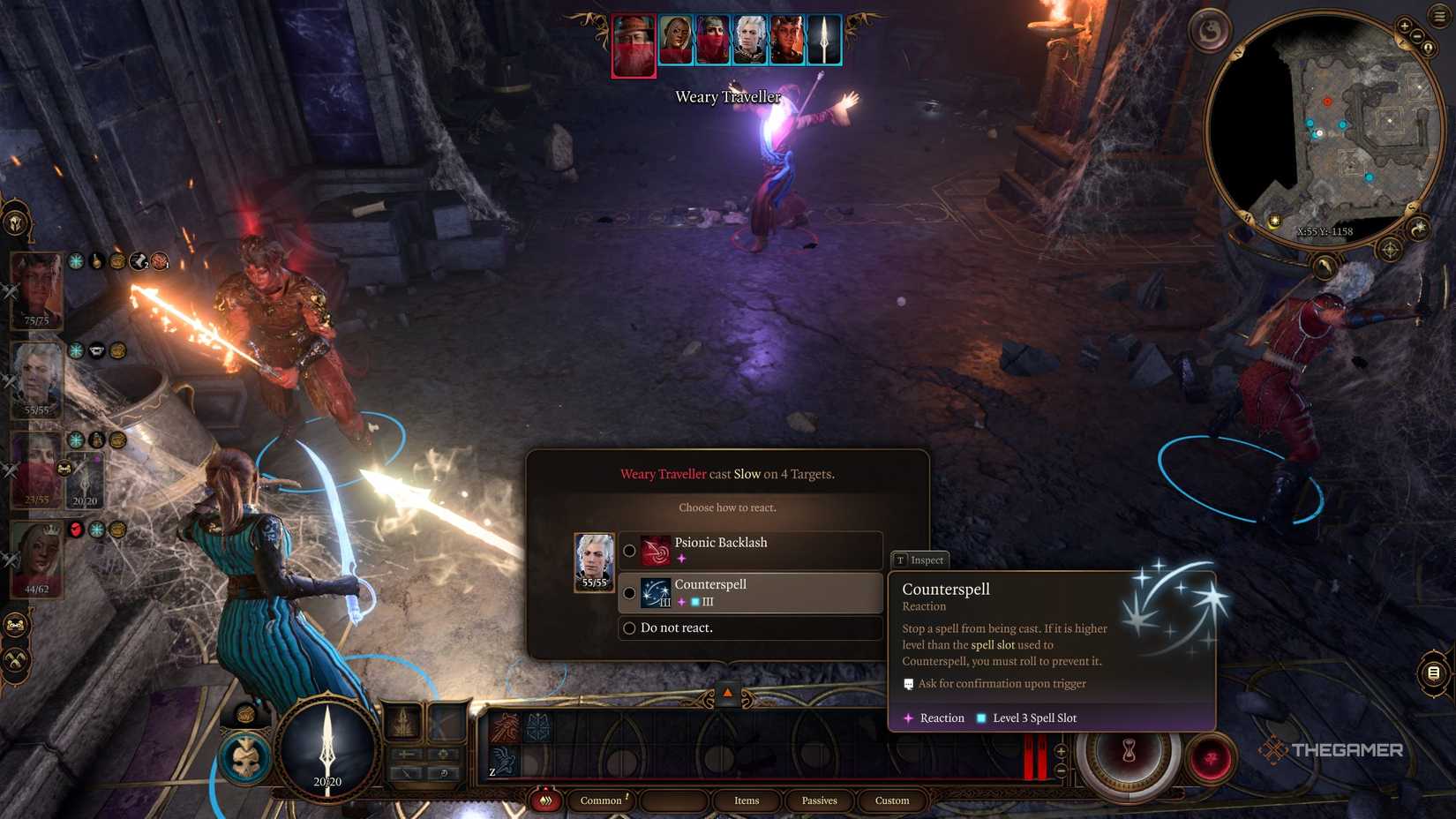Zoom out the minimap

click(x=1417, y=37)
